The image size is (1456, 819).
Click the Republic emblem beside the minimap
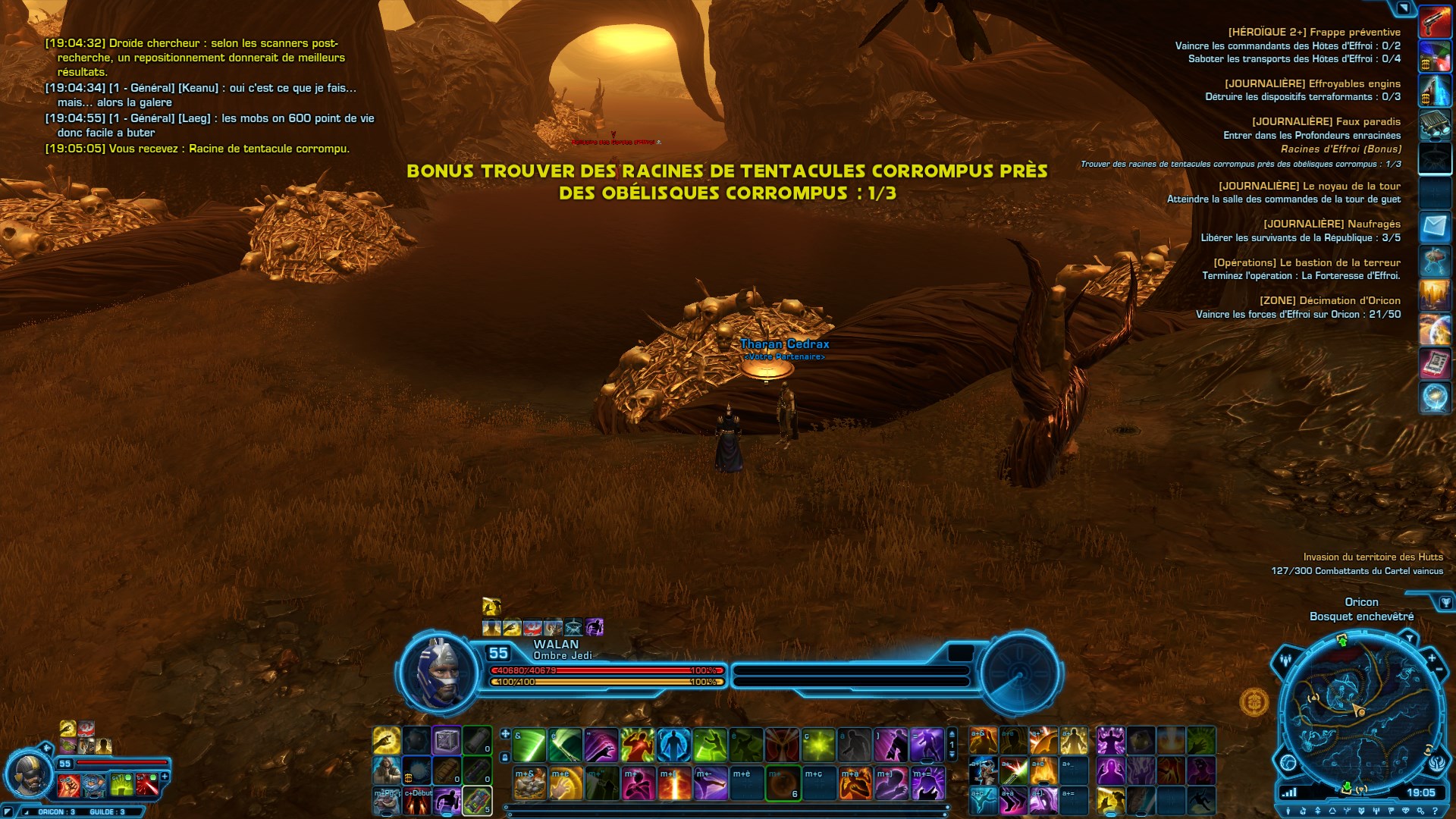1436,764
